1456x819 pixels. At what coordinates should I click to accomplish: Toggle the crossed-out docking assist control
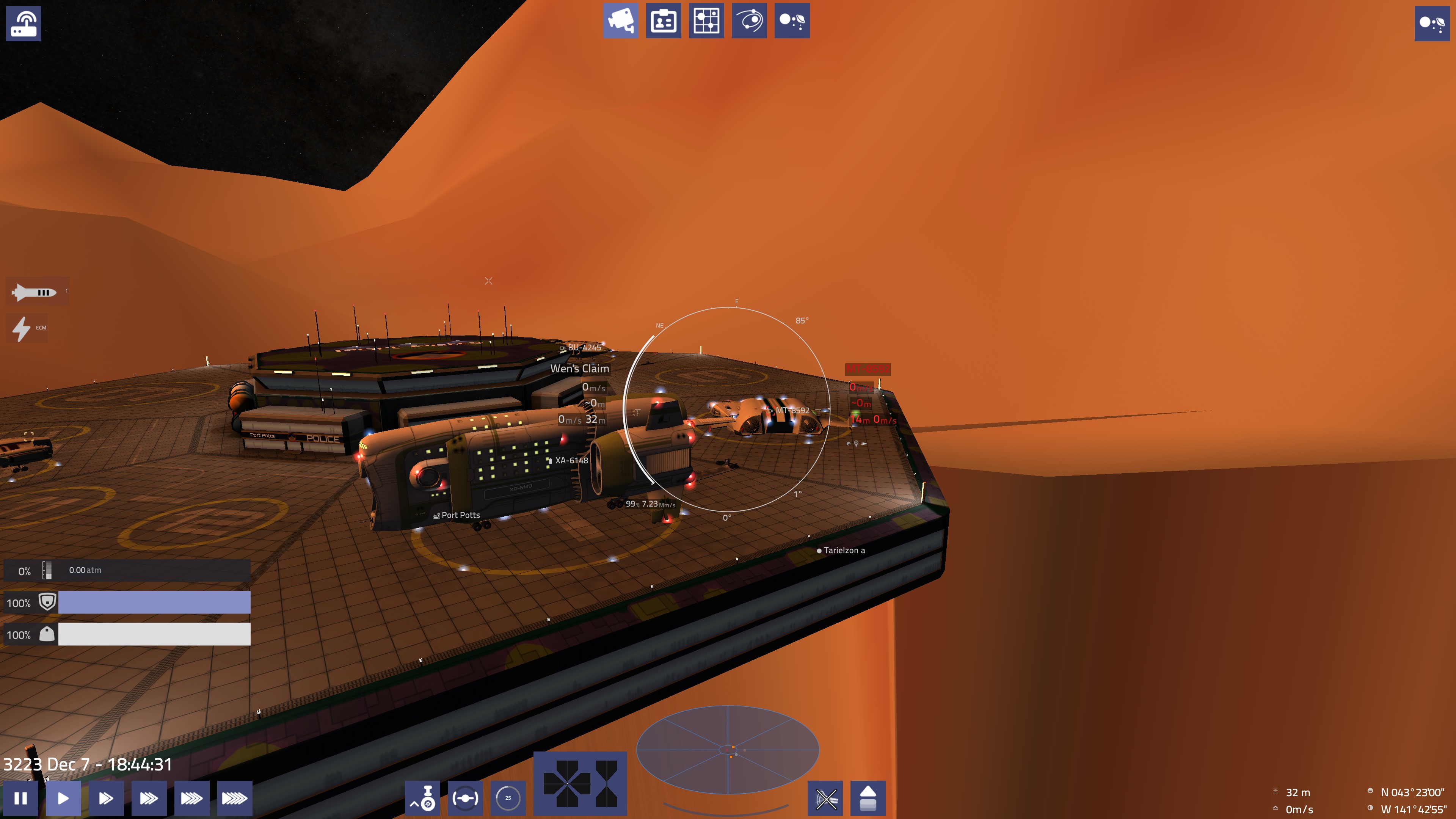point(825,799)
